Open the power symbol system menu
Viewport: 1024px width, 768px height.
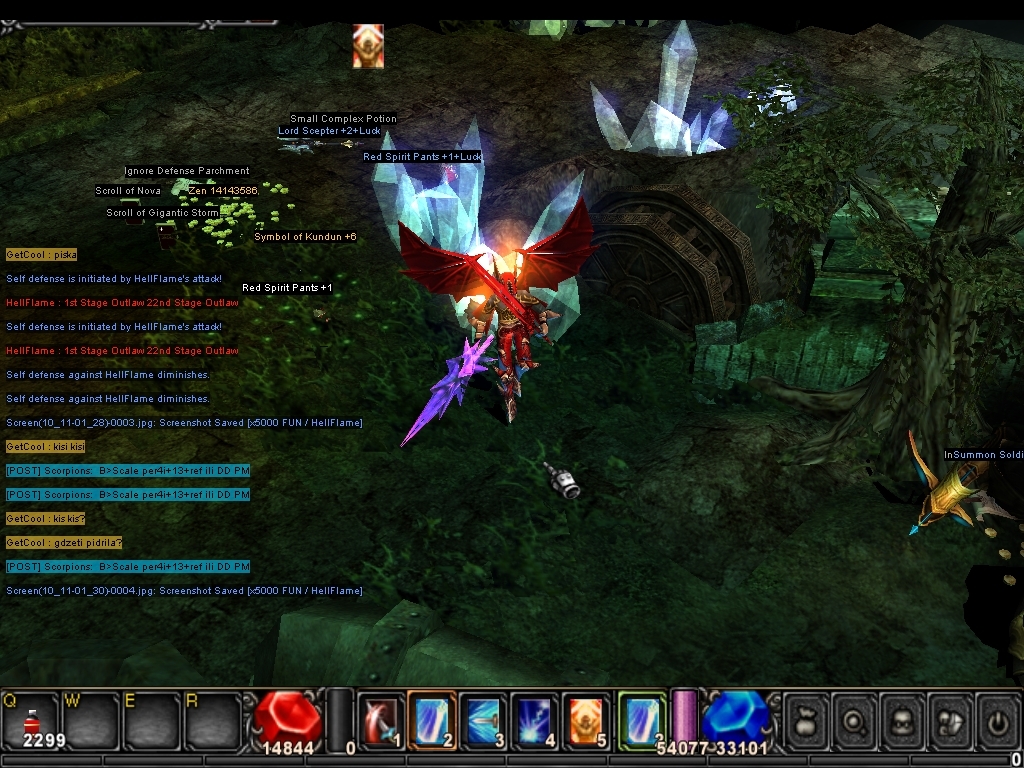point(997,720)
